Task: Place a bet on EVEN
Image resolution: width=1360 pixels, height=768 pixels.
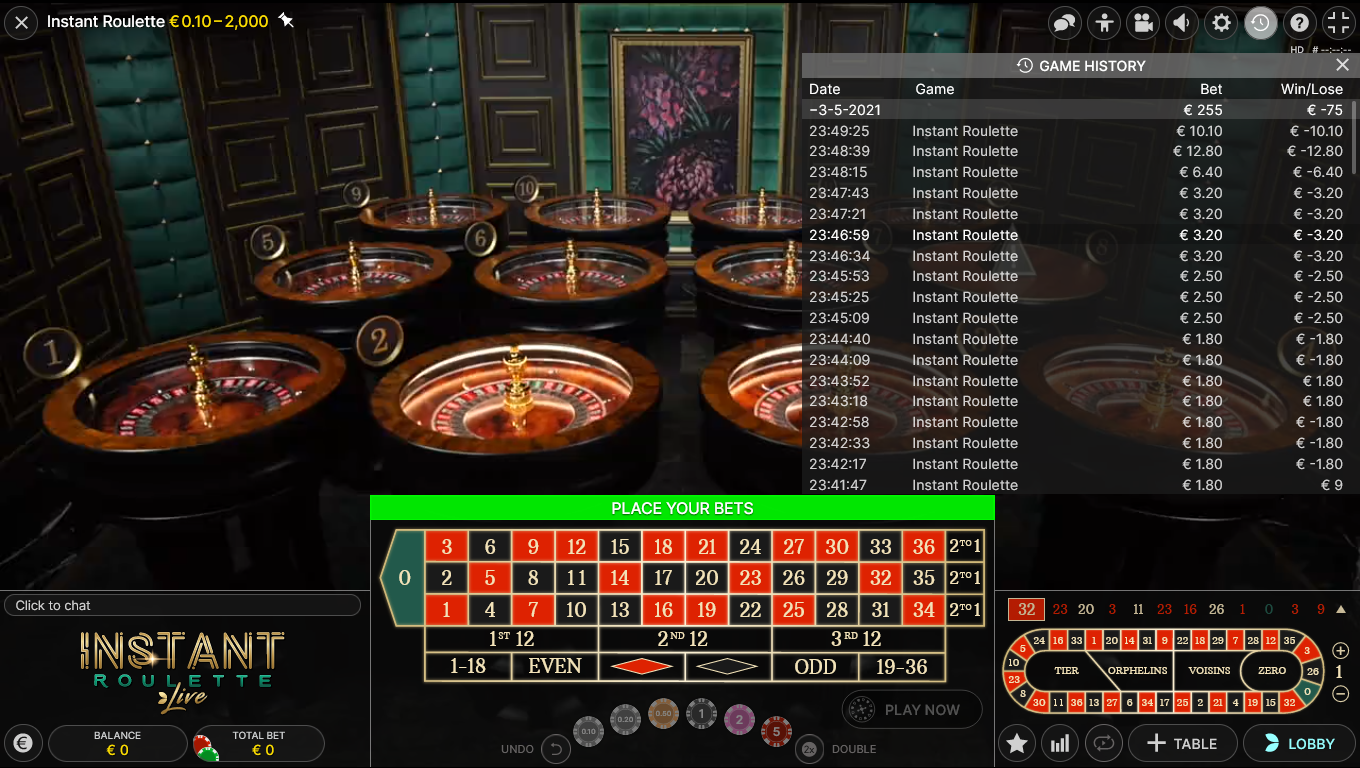Action: coord(555,666)
